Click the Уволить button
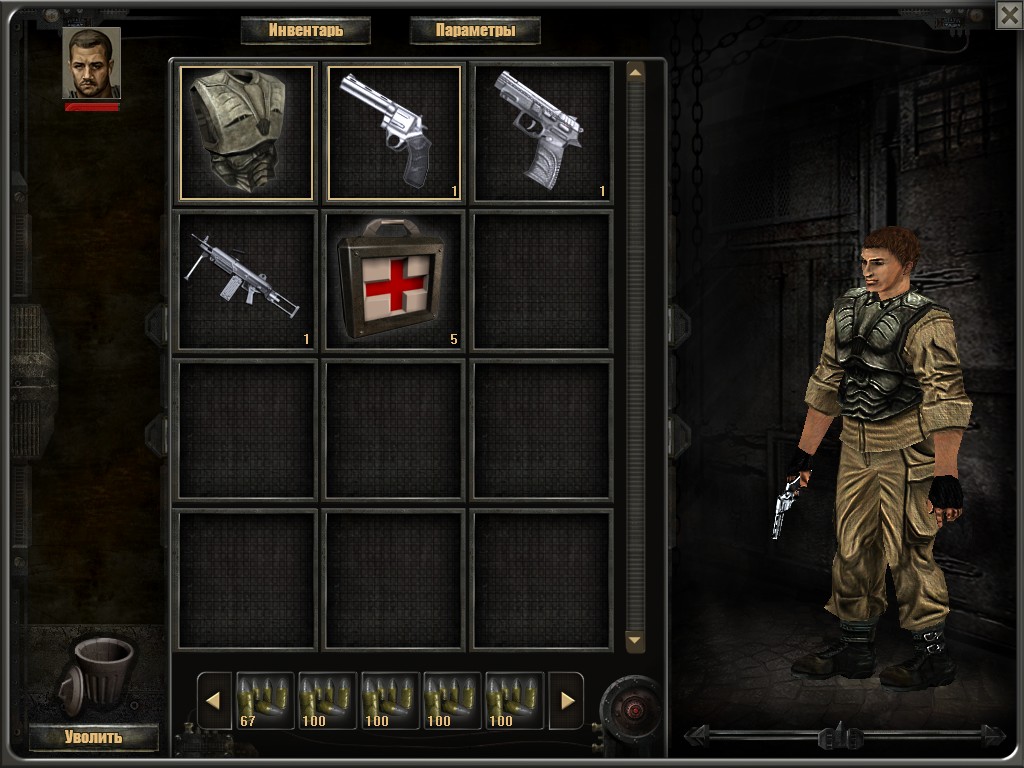 (93, 738)
